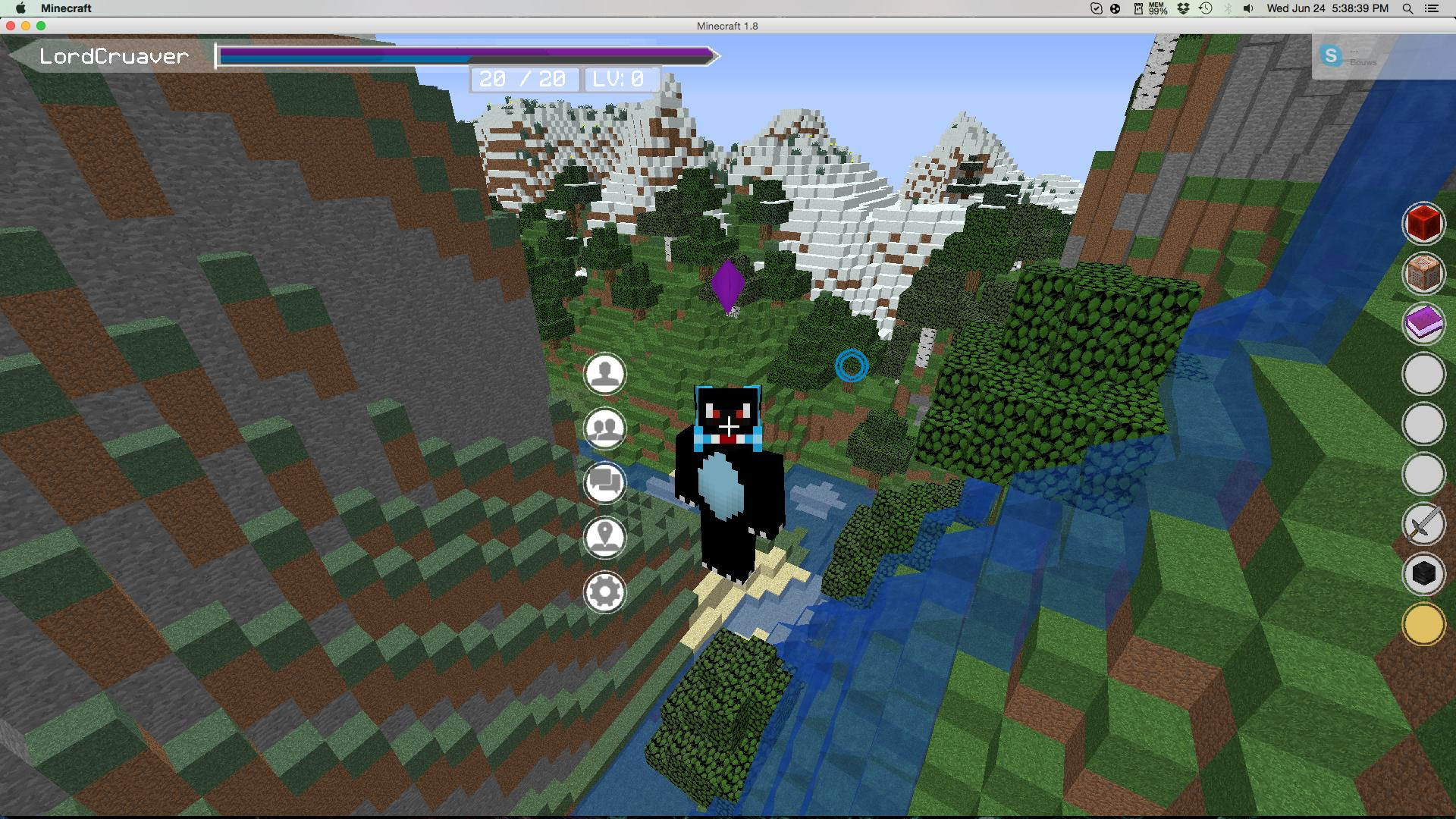Viewport: 1456px width, 819px height.
Task: Open the player profile icon
Action: 604,373
